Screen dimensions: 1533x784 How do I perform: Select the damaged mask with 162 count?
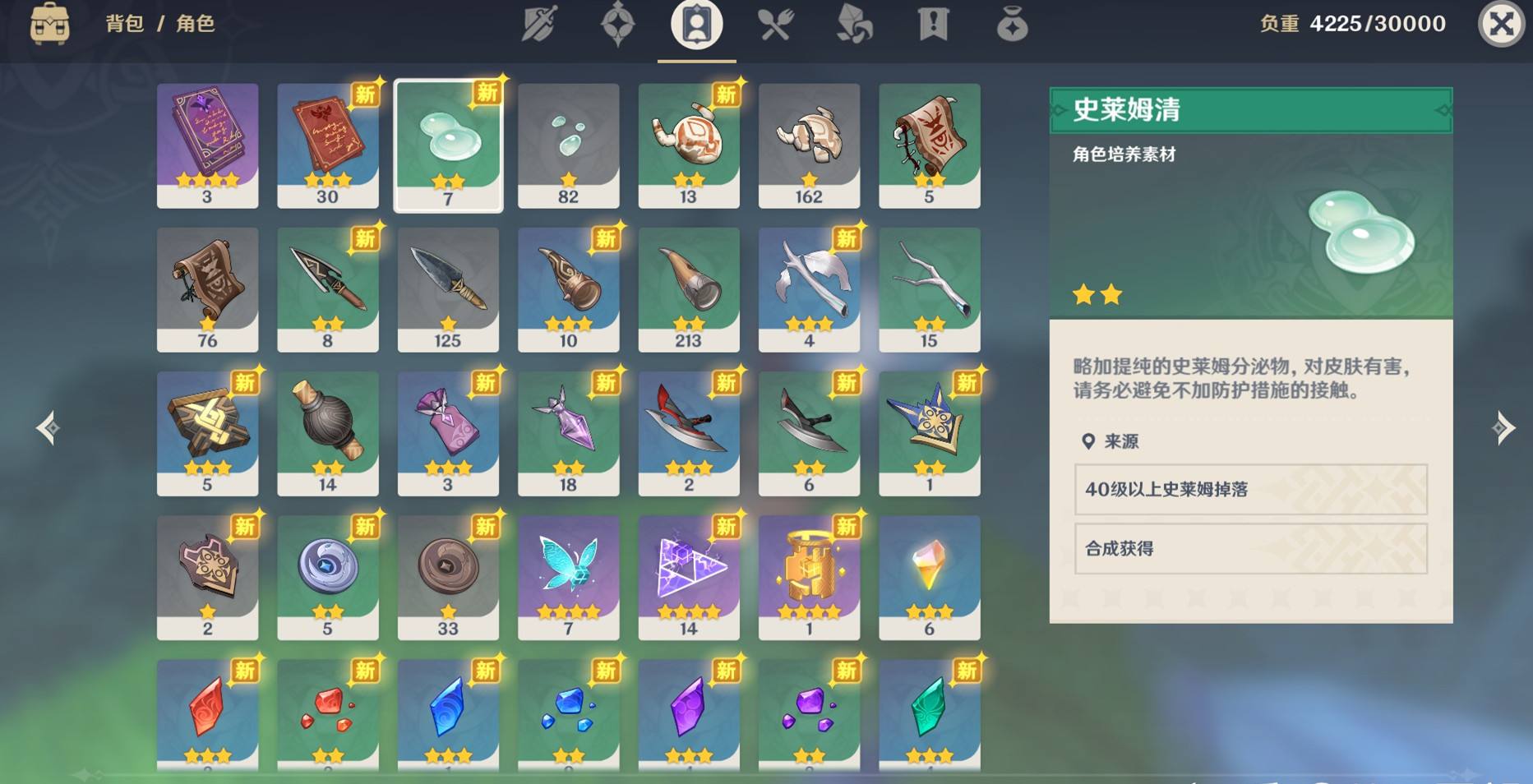tap(809, 145)
